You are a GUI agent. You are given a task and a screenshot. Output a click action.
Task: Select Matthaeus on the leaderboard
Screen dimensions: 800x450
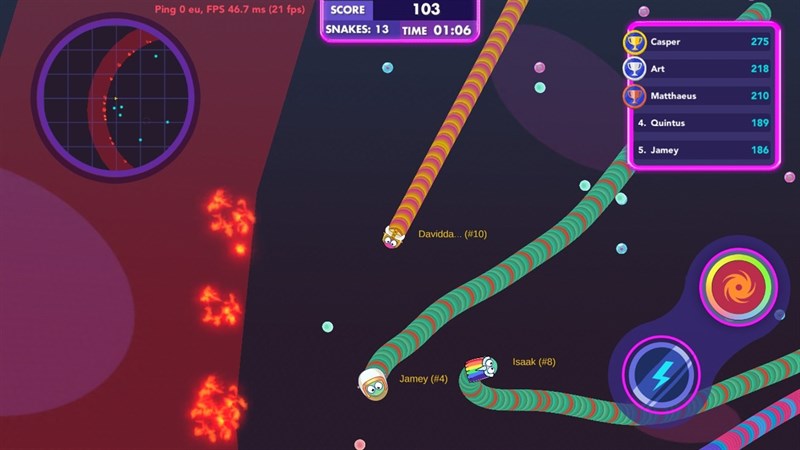pyautogui.click(x=702, y=96)
